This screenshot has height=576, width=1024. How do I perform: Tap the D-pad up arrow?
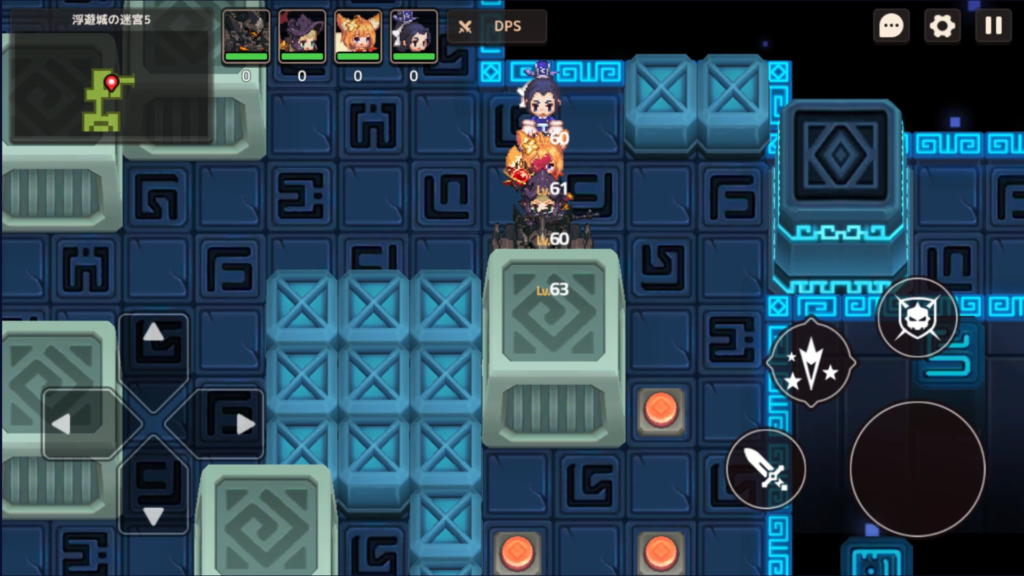[153, 333]
